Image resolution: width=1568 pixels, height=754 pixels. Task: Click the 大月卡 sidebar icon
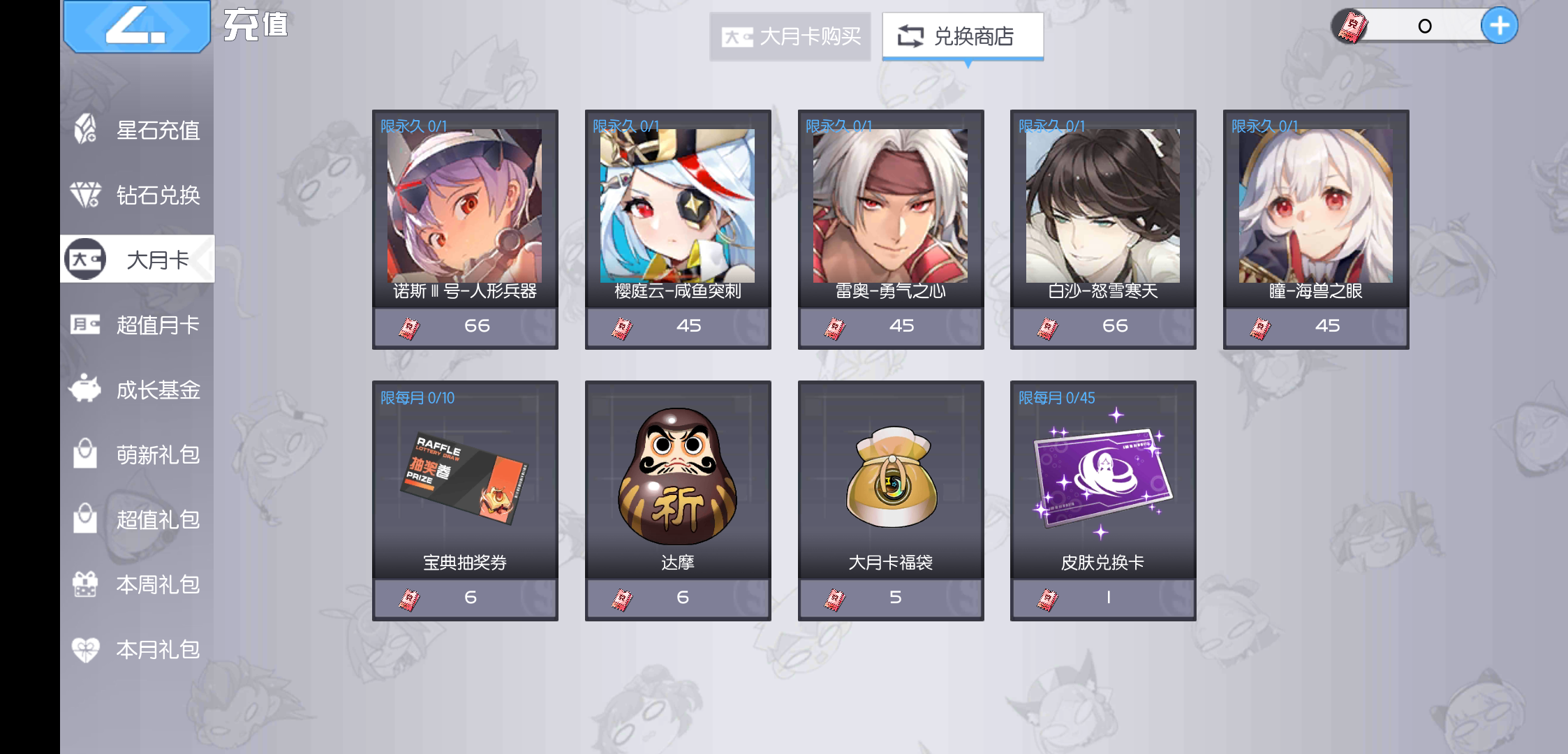click(84, 258)
